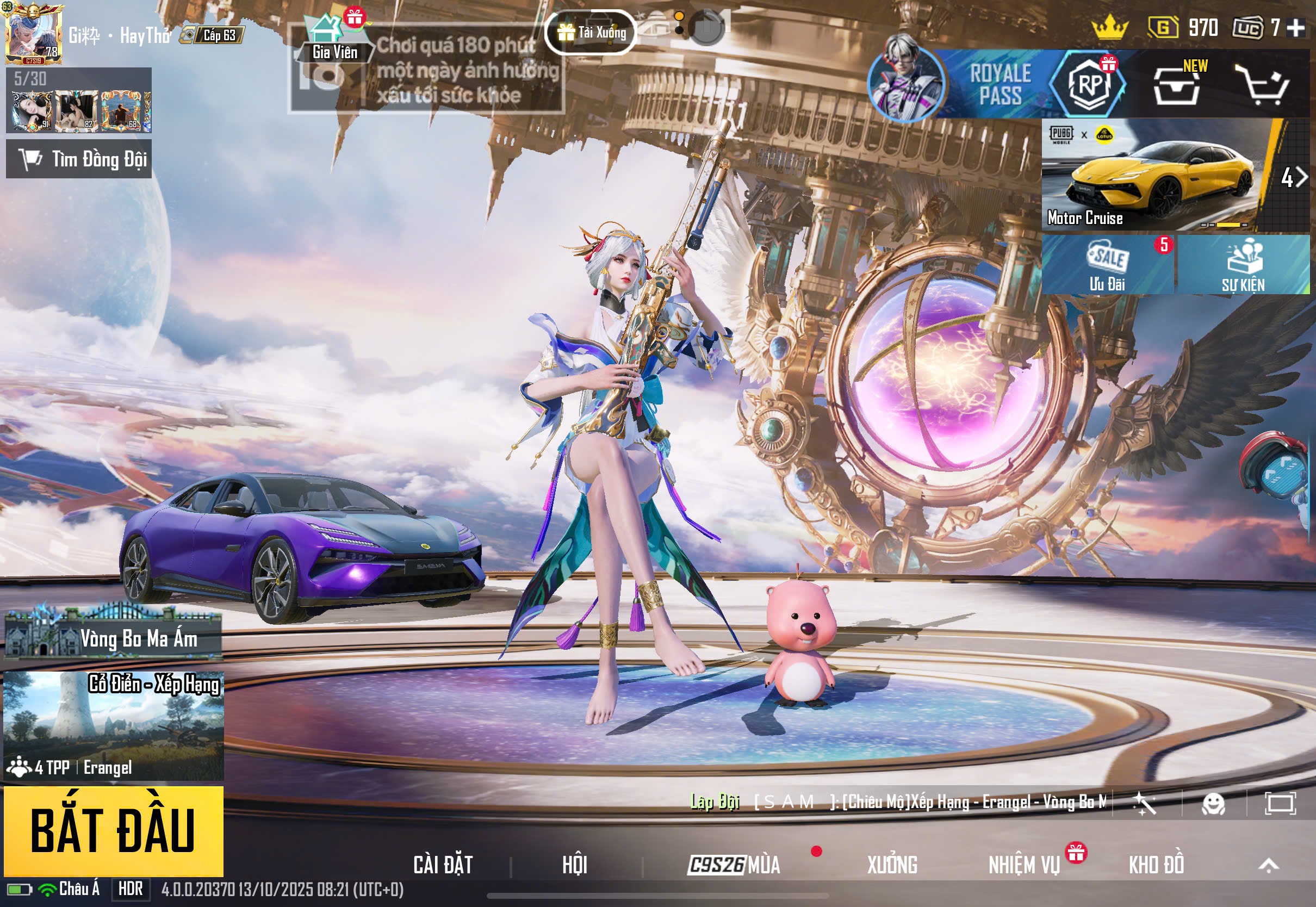
Task: Click Tìm Đồng Đội to find teammates
Action: [x=79, y=159]
